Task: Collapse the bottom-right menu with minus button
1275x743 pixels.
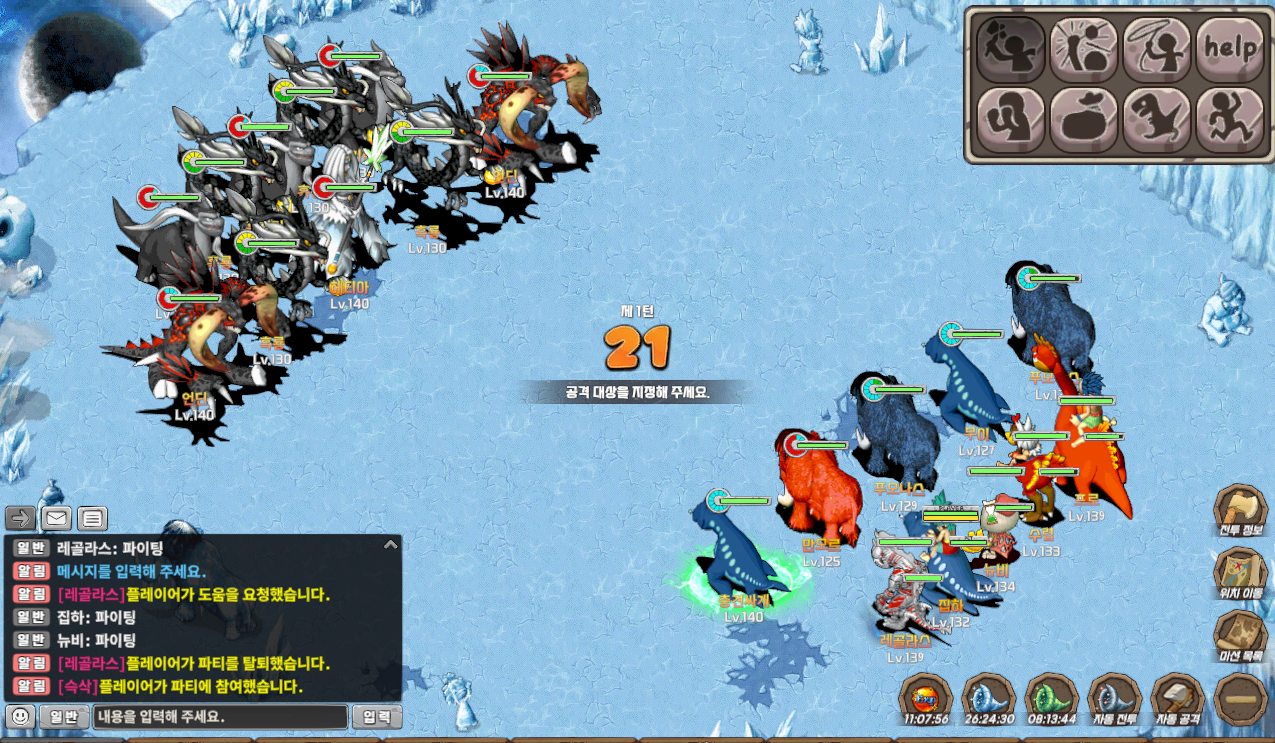Action: click(x=1240, y=699)
